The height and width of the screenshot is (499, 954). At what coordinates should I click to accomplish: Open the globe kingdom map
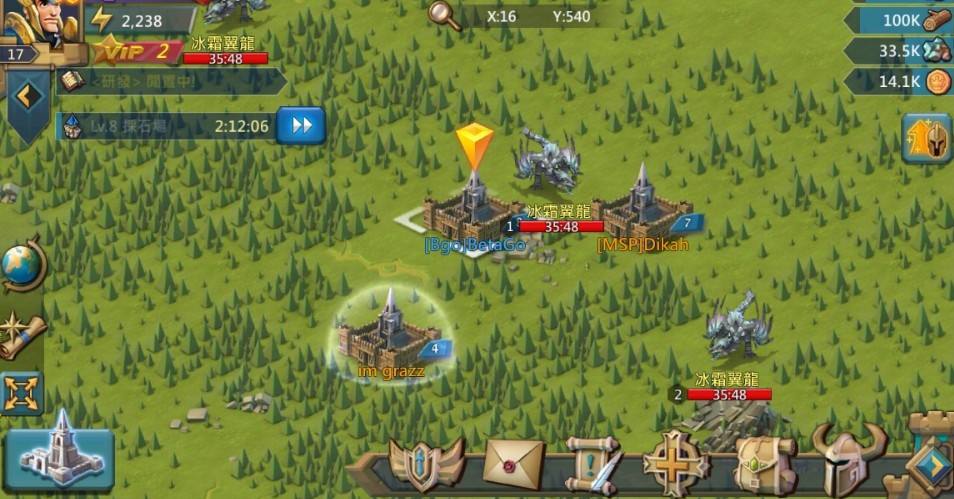tap(22, 266)
